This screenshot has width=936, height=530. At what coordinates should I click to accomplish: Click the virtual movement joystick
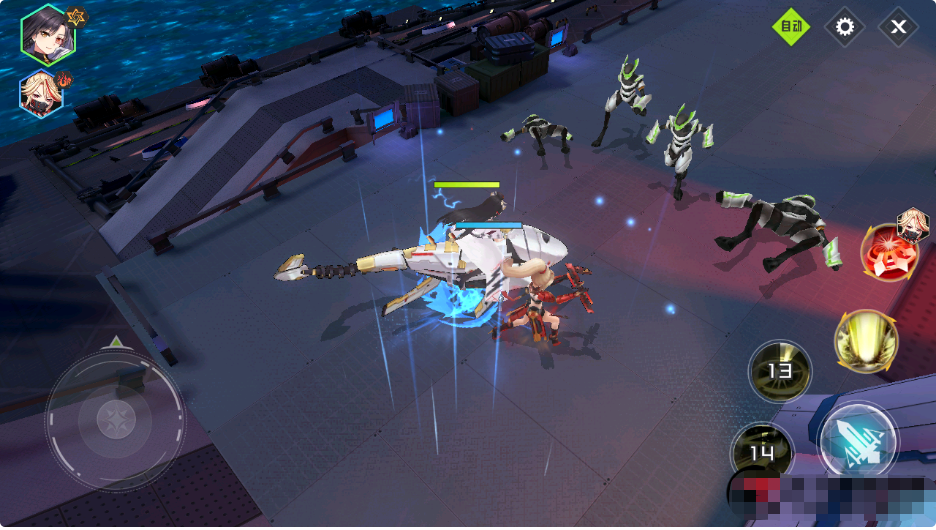coord(115,418)
